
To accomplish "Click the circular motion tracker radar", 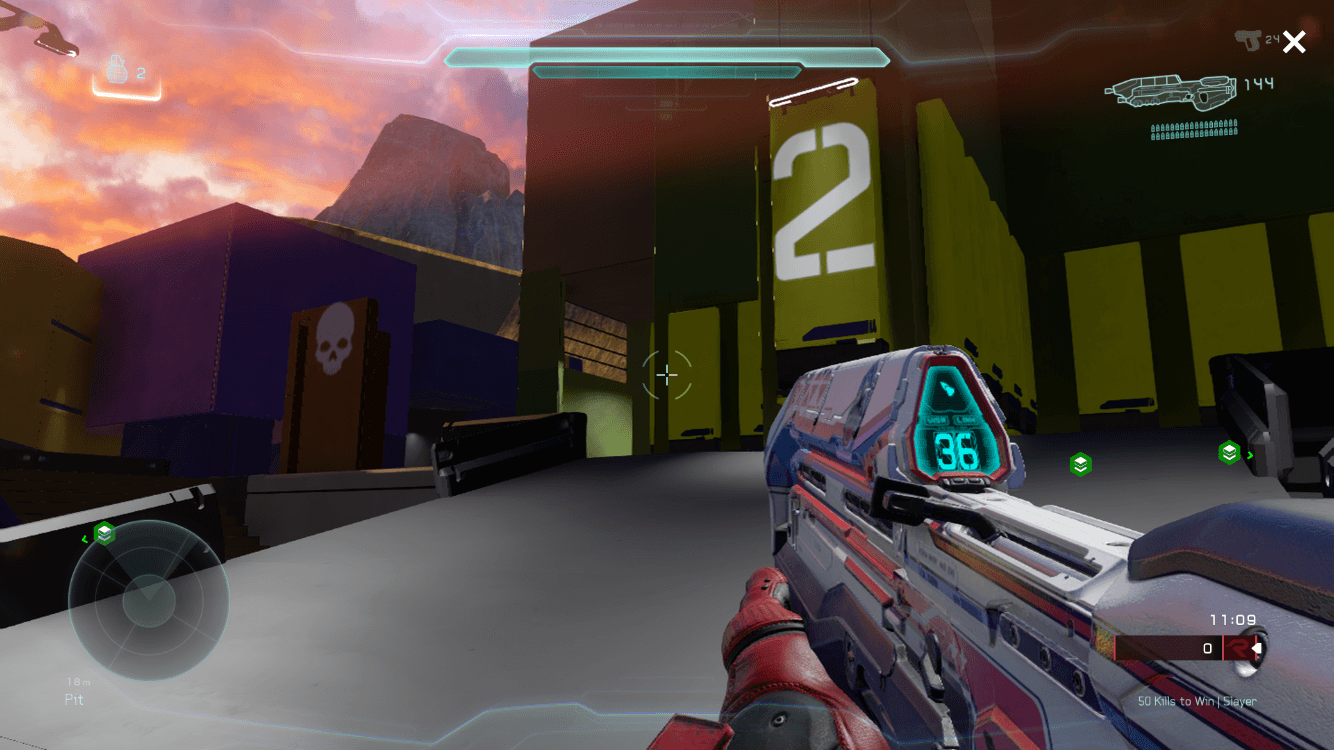I will (148, 600).
